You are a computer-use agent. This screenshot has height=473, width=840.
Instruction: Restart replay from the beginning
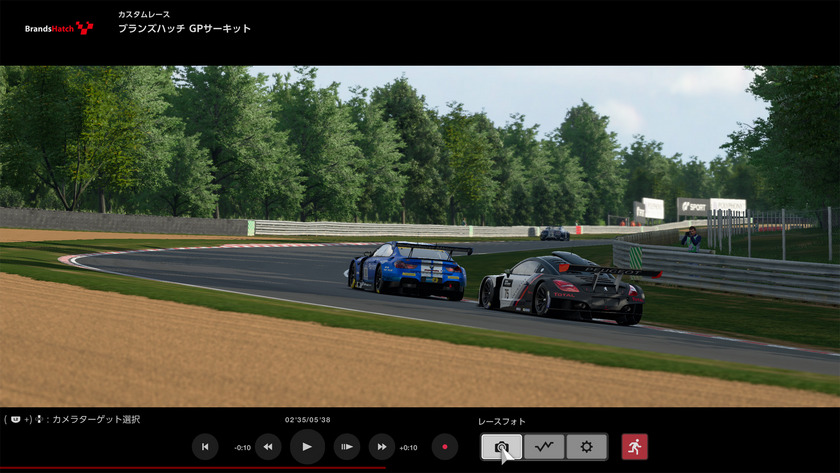pos(205,447)
